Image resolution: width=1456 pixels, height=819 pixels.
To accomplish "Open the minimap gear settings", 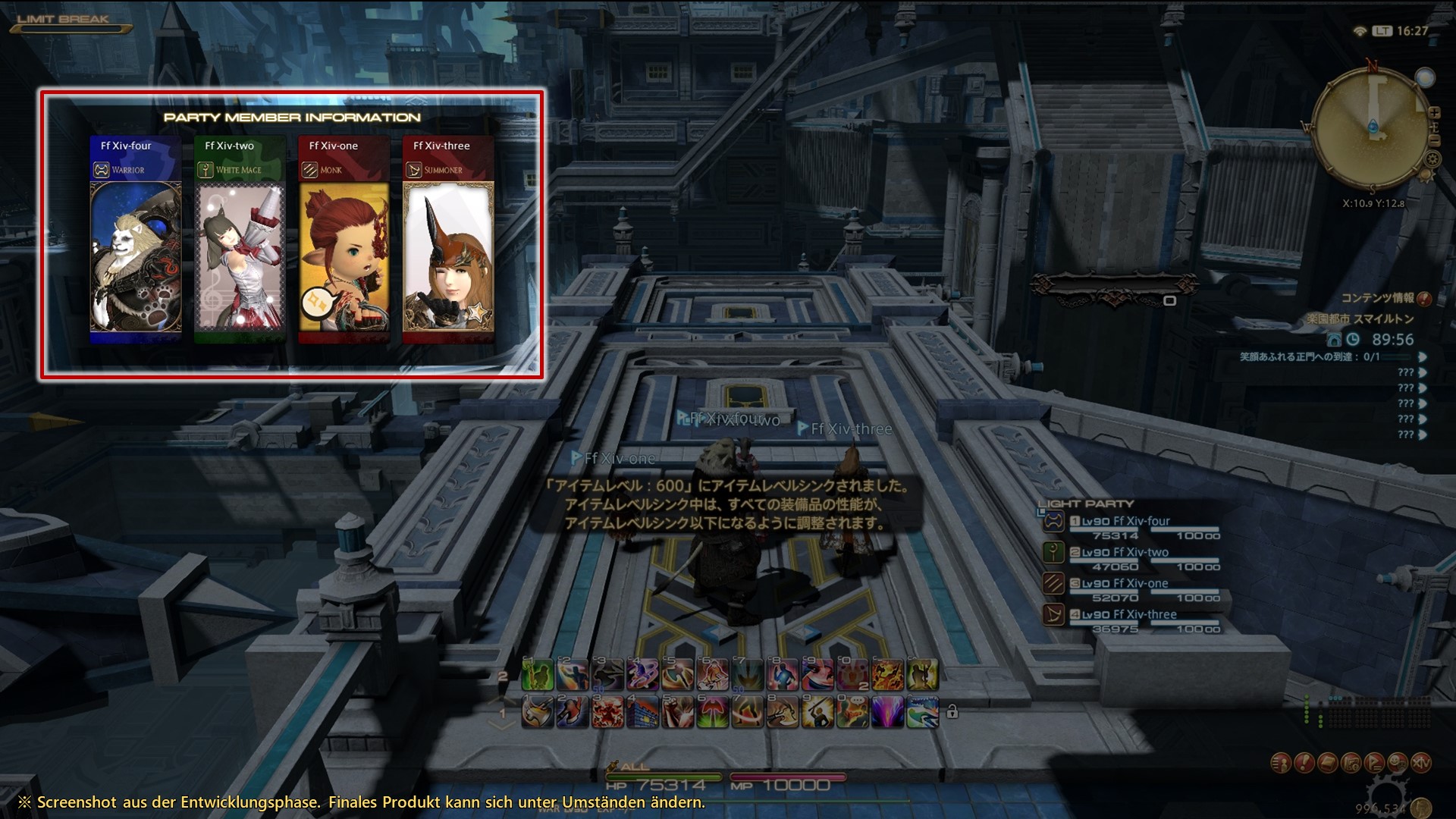I will click(x=1432, y=159).
